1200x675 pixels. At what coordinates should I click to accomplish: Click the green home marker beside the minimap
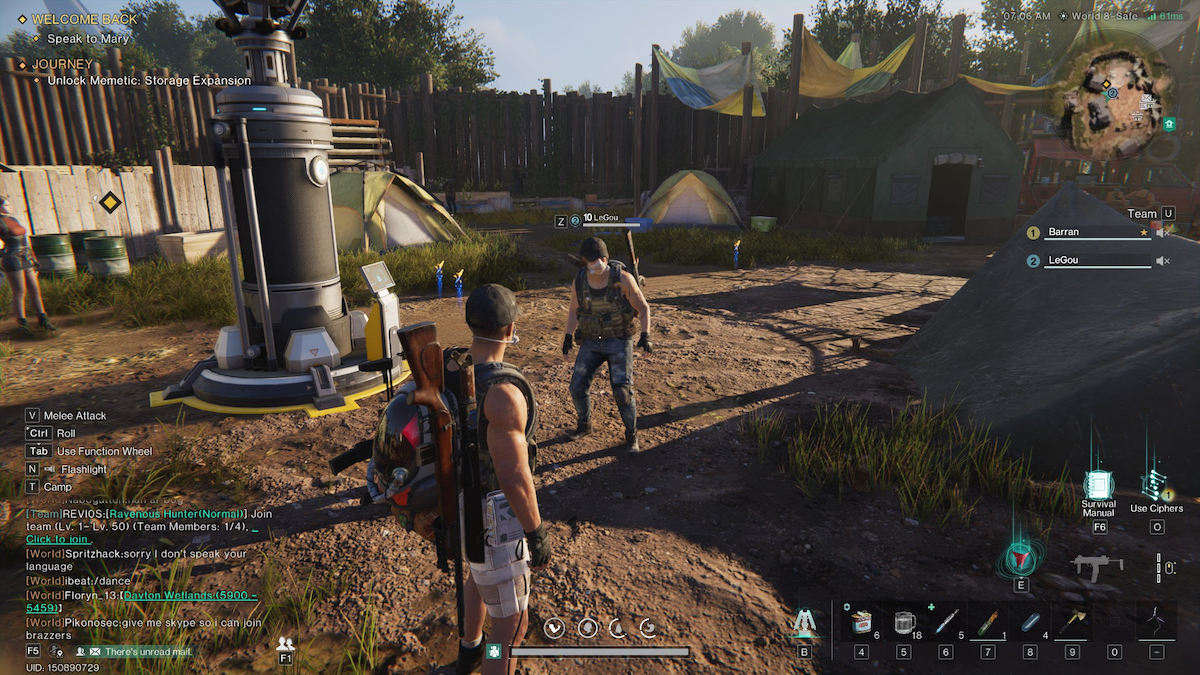pyautogui.click(x=1168, y=124)
